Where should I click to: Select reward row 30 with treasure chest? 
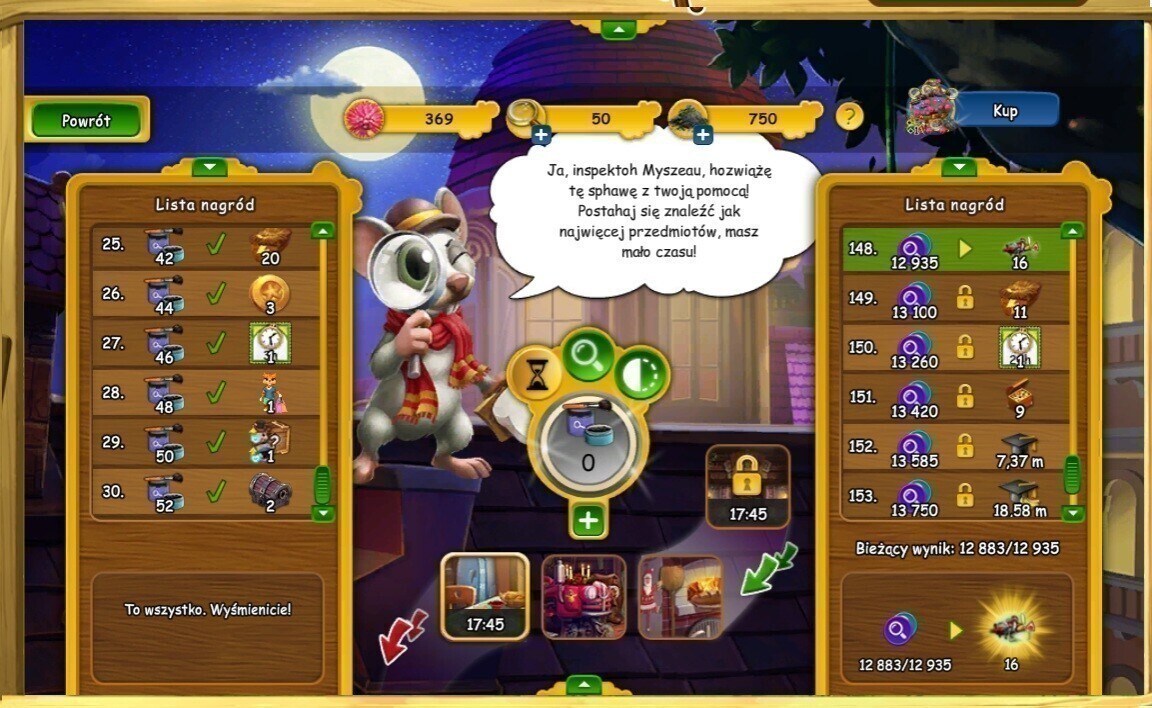205,493
